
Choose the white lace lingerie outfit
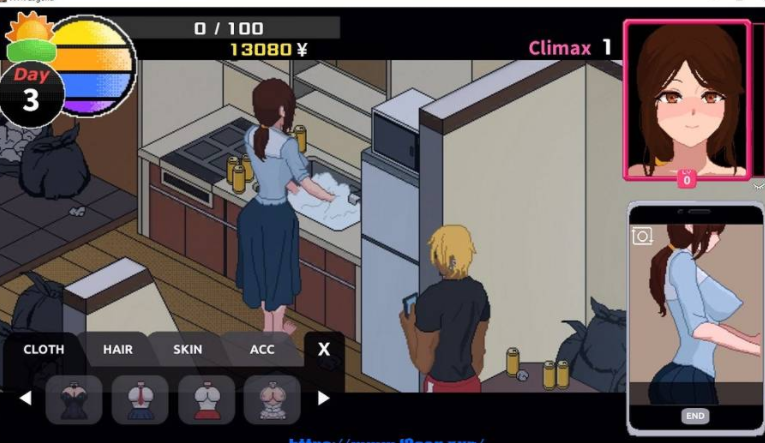[272, 398]
